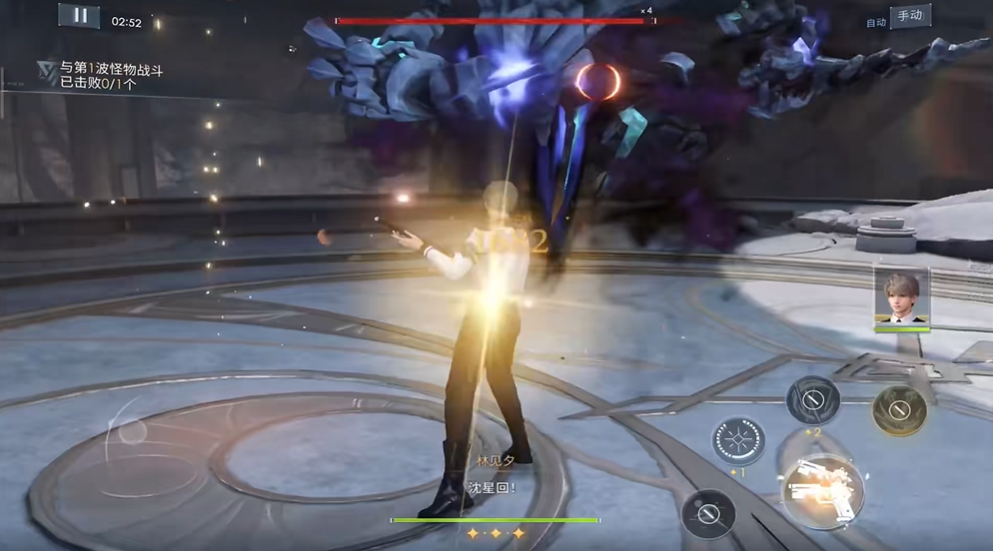
Task: Activate the crosshair skill with +1
Action: pyautogui.click(x=739, y=441)
